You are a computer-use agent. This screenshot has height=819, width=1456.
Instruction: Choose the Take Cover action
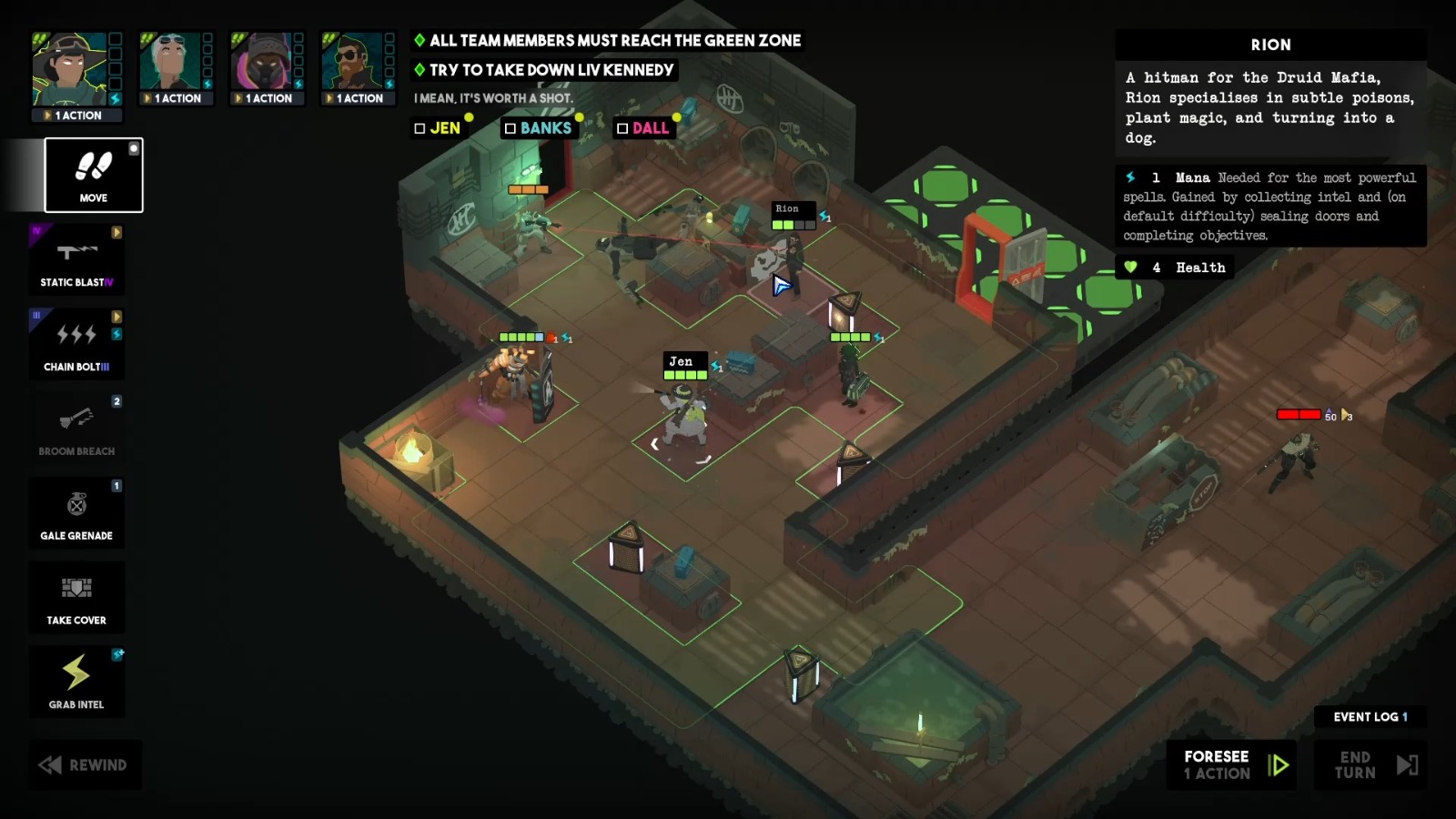click(x=76, y=597)
